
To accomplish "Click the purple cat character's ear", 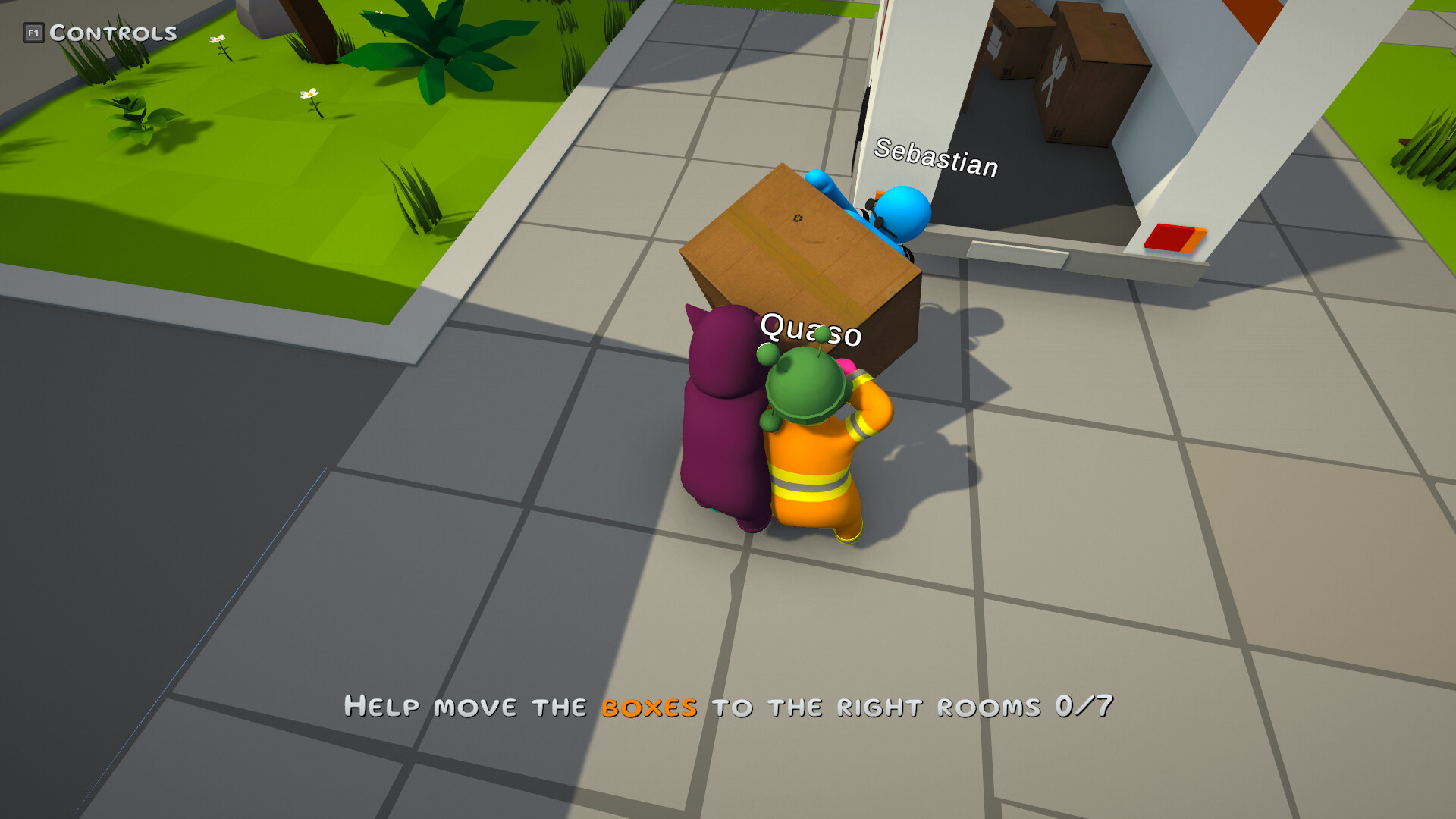I will 694,315.
